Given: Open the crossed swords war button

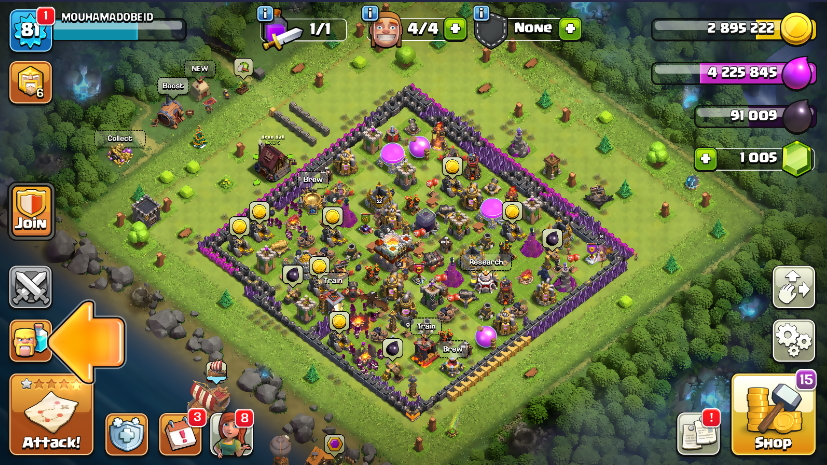Looking at the screenshot, I should click(31, 287).
